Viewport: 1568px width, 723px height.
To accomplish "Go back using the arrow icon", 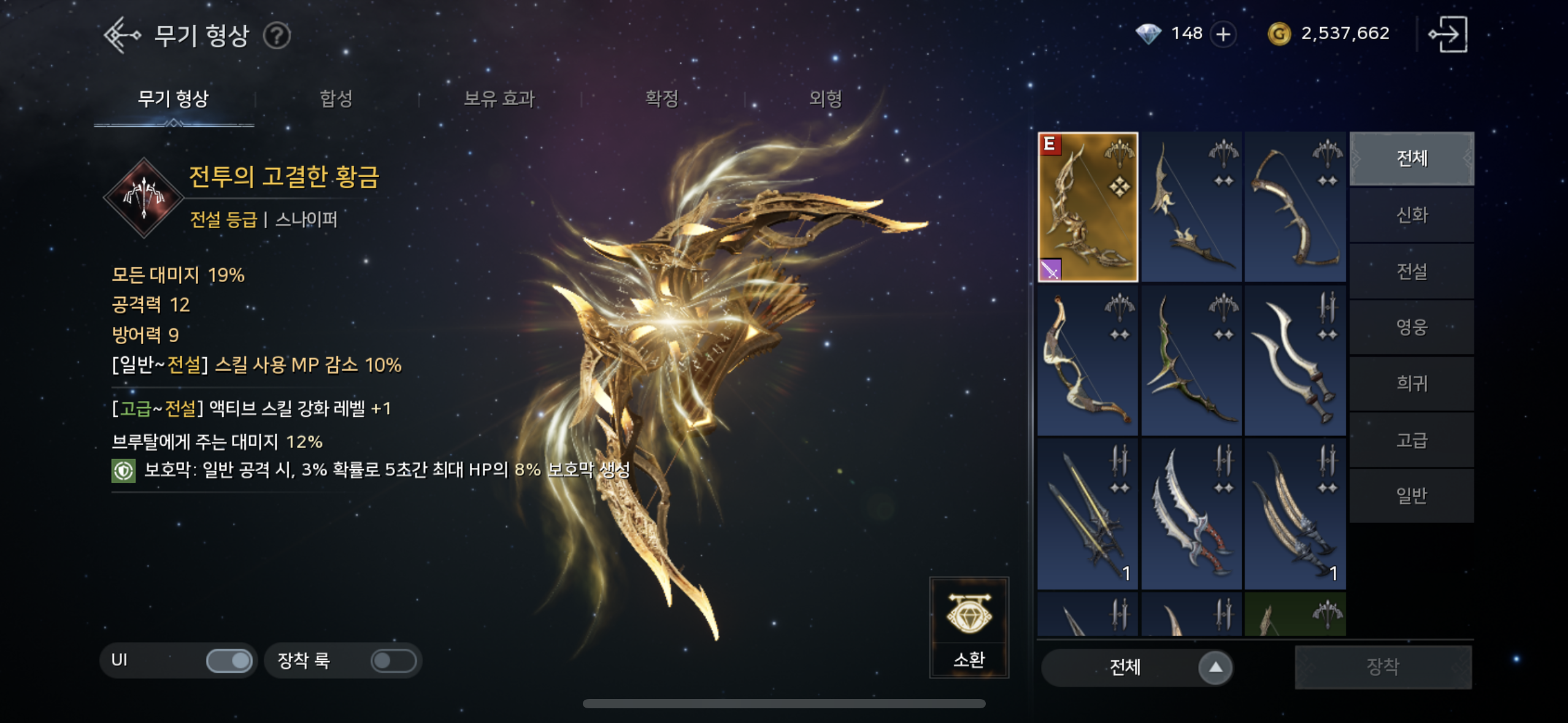I will pos(121,35).
